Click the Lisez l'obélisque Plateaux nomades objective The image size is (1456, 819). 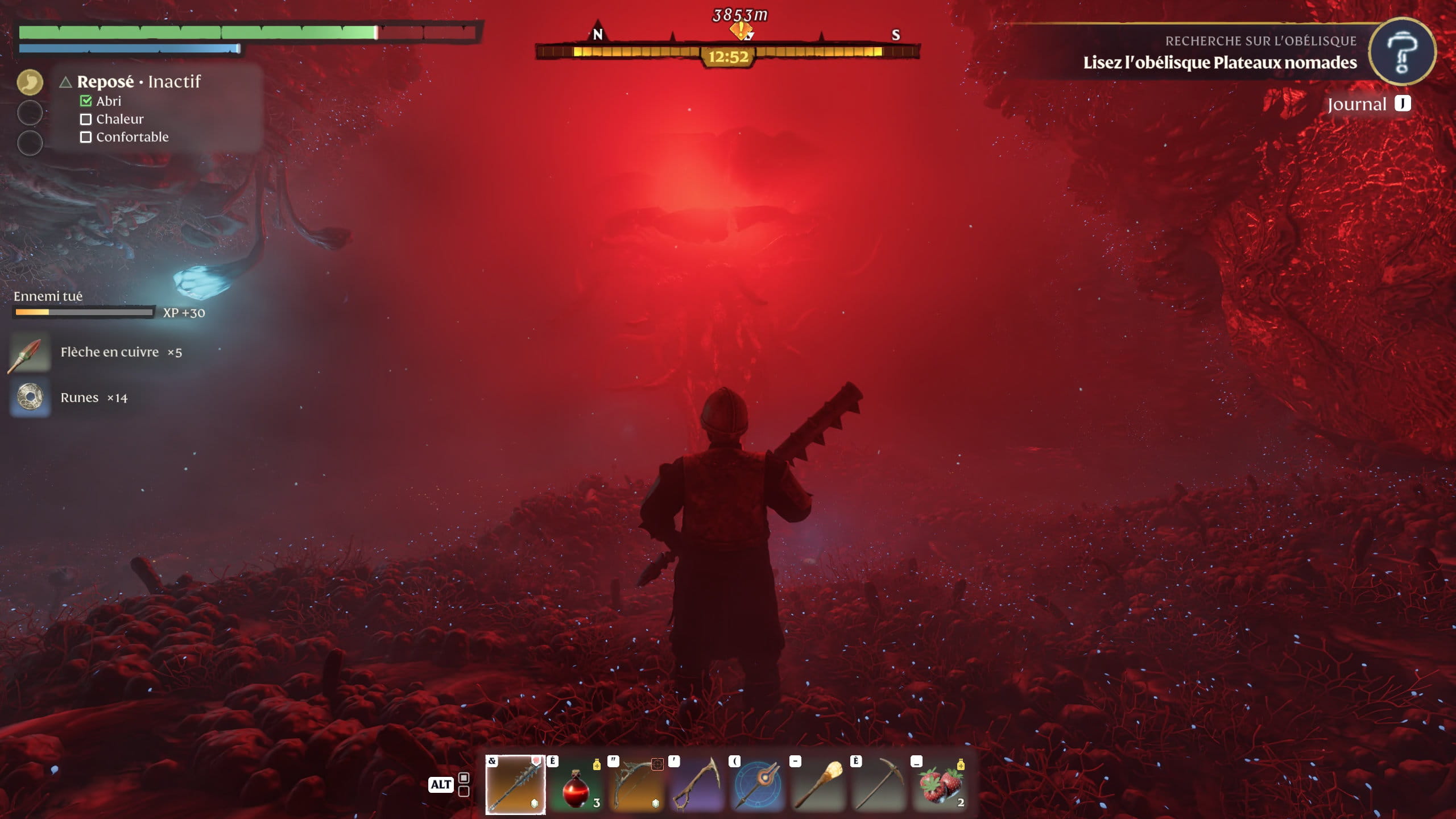tap(1219, 63)
